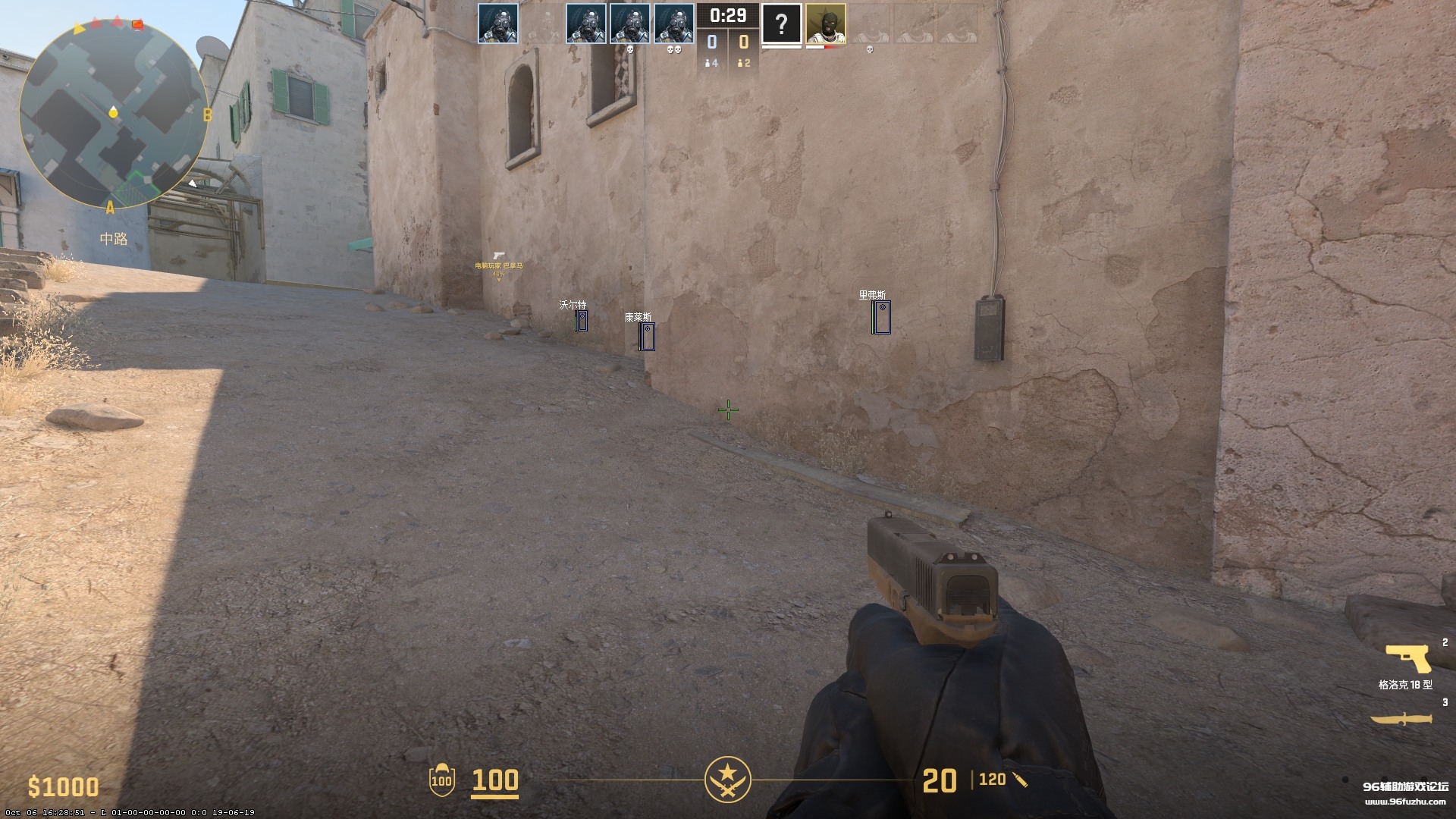Toggle the unknown '?' player avatar
This screenshot has width=1456, height=819.
click(x=781, y=23)
